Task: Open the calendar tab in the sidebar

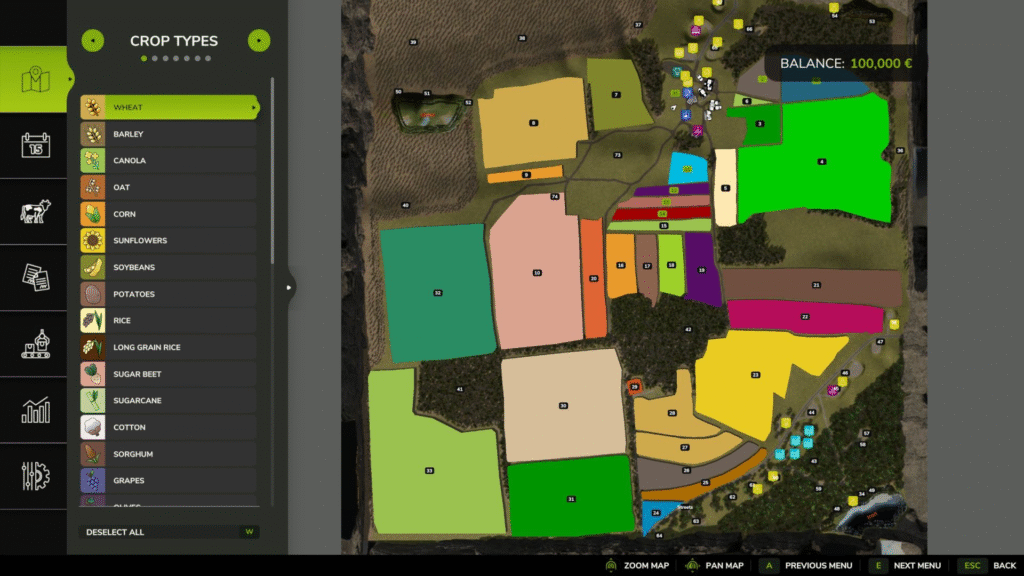Action: click(35, 146)
